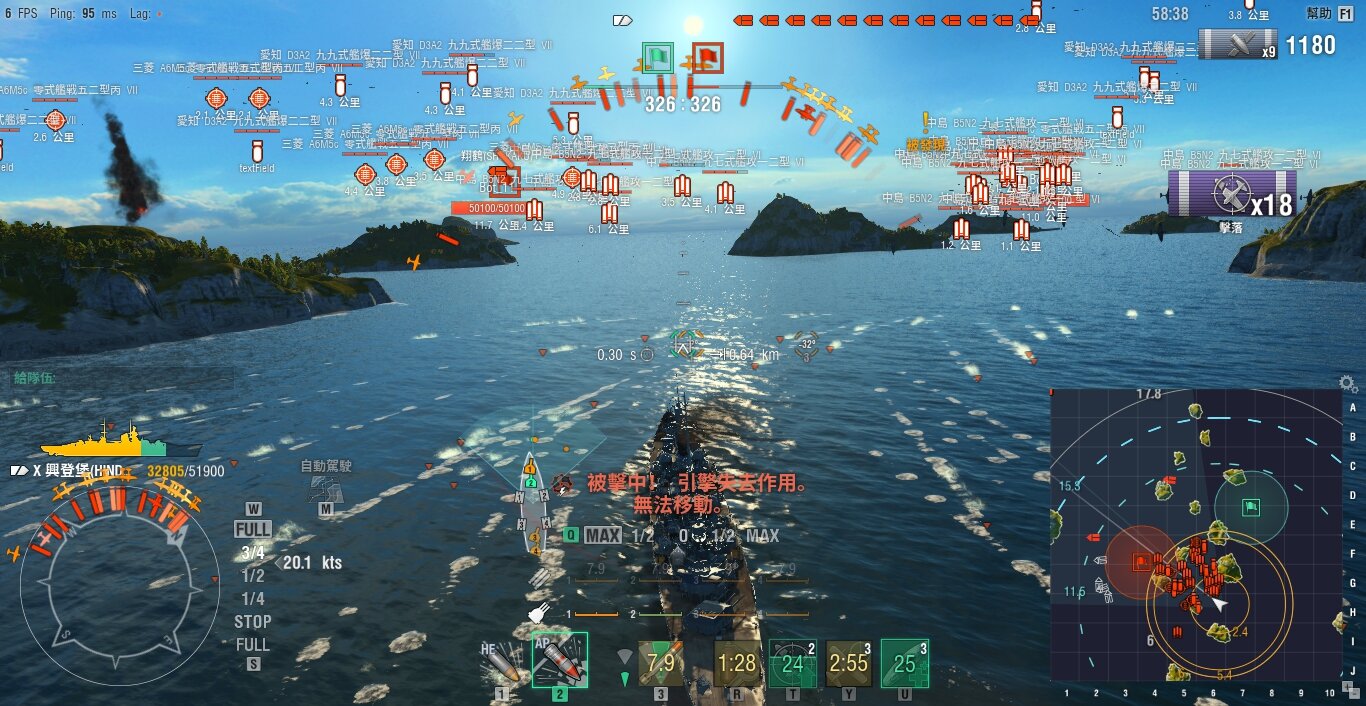
Task: Select the AP shell type
Action: click(559, 660)
